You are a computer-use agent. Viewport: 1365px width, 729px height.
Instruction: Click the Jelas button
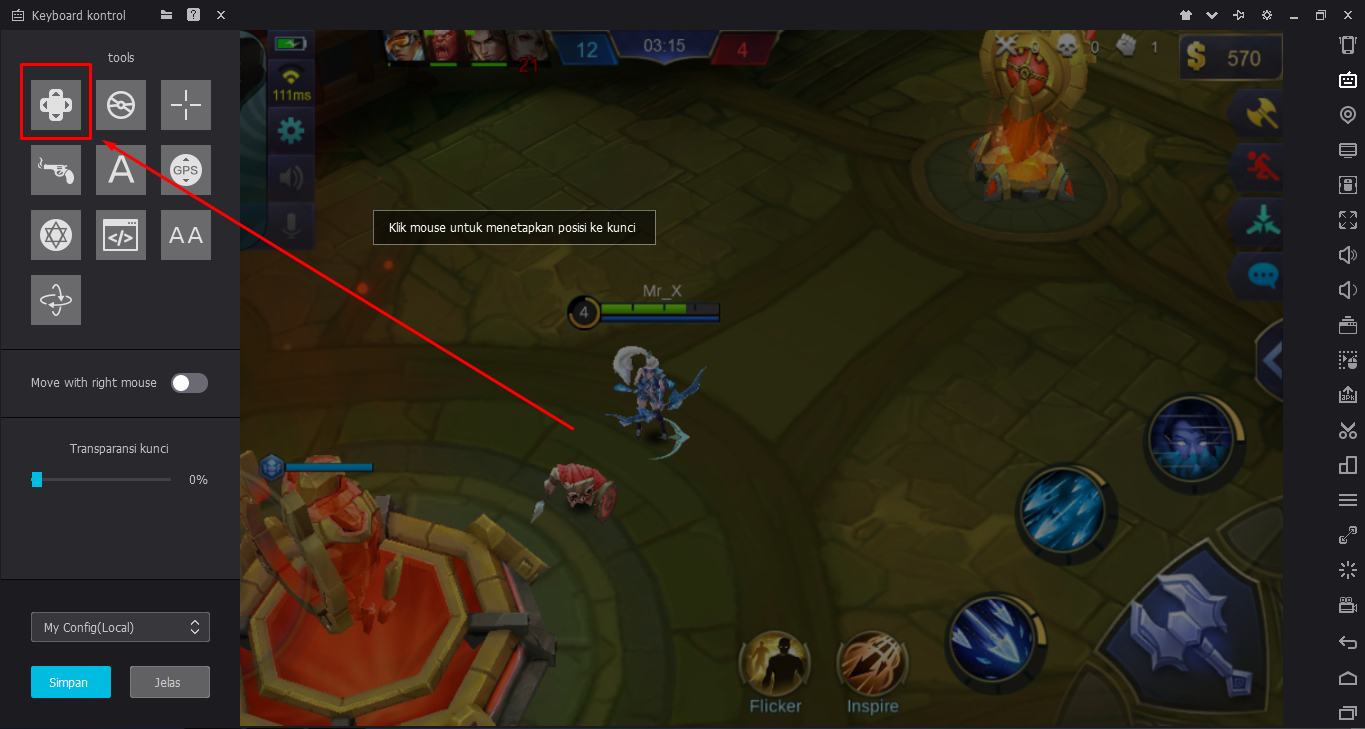coord(169,681)
